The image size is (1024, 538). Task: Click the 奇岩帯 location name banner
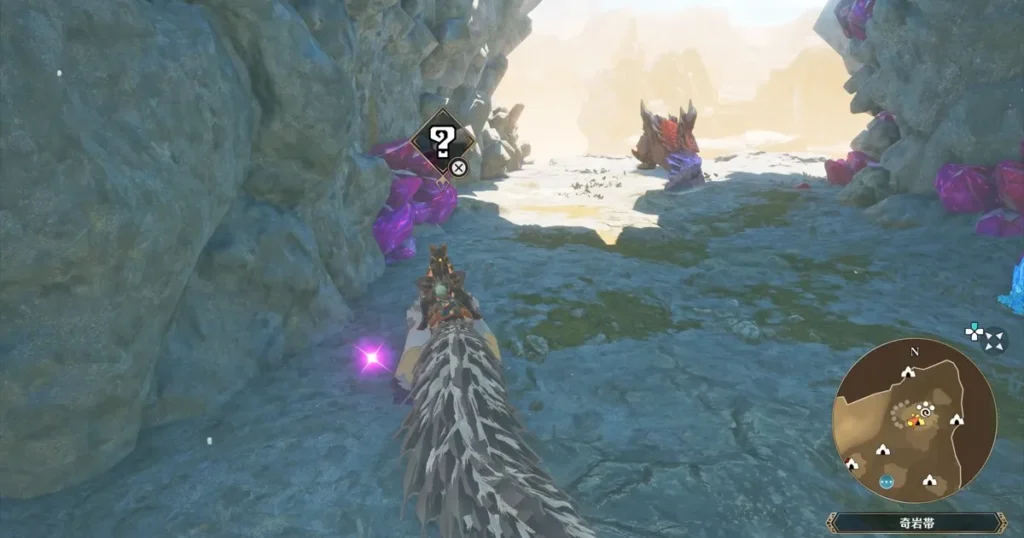(916, 522)
